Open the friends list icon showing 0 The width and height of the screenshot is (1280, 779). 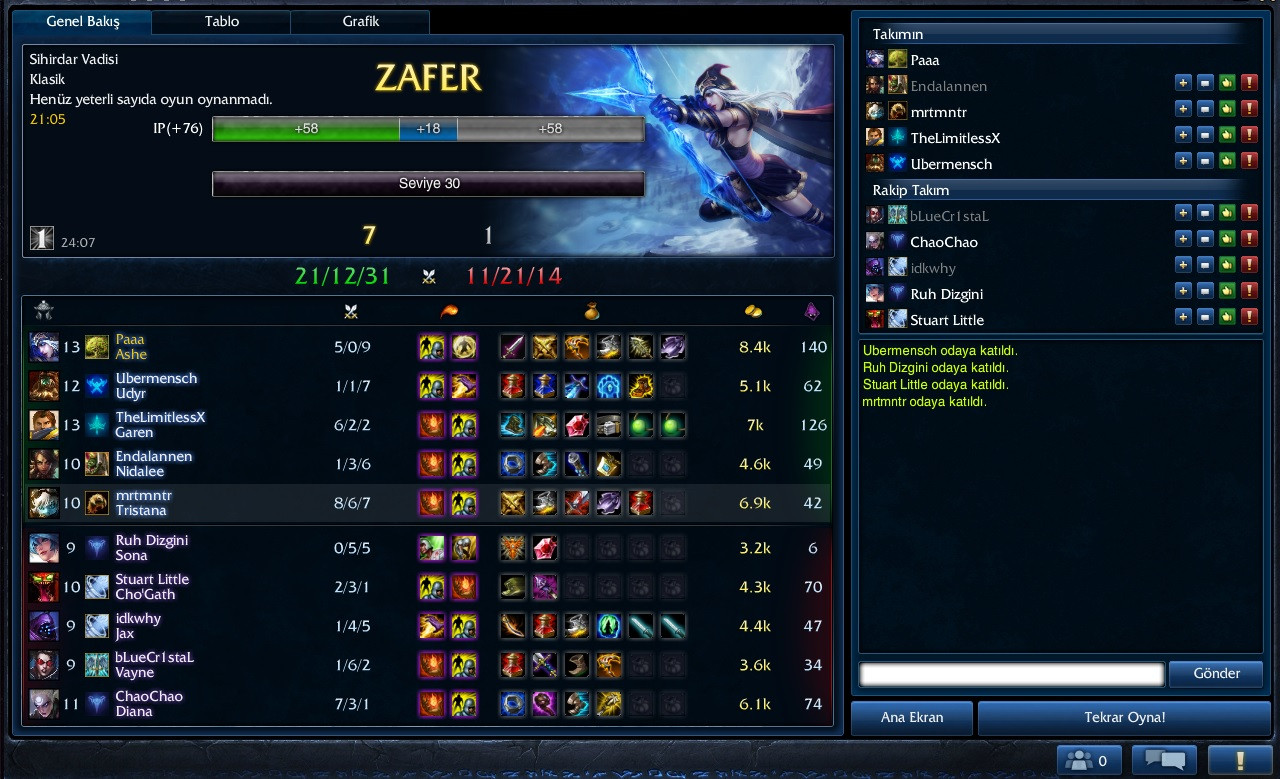pos(1089,759)
